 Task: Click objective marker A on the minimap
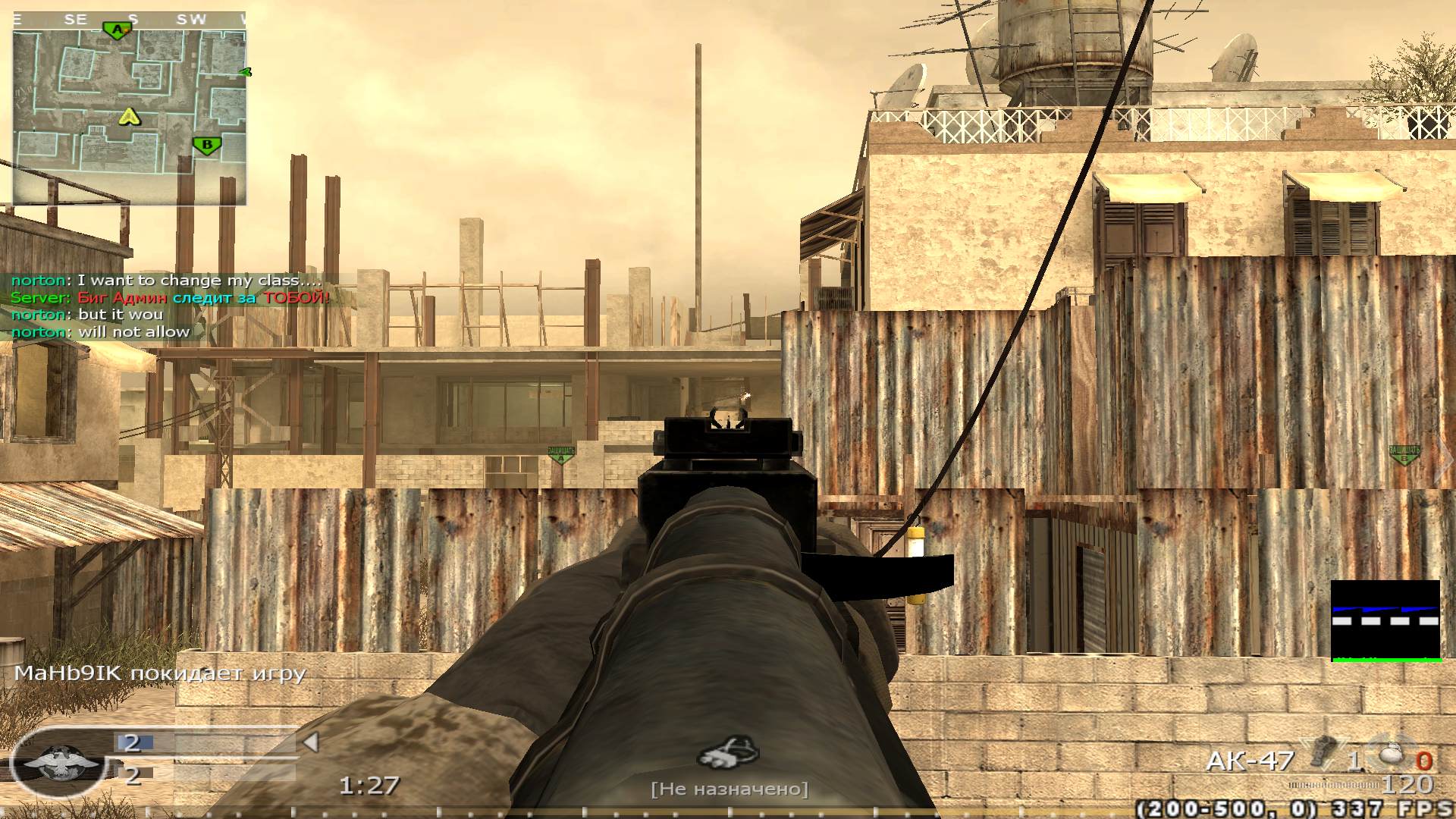coord(119,29)
